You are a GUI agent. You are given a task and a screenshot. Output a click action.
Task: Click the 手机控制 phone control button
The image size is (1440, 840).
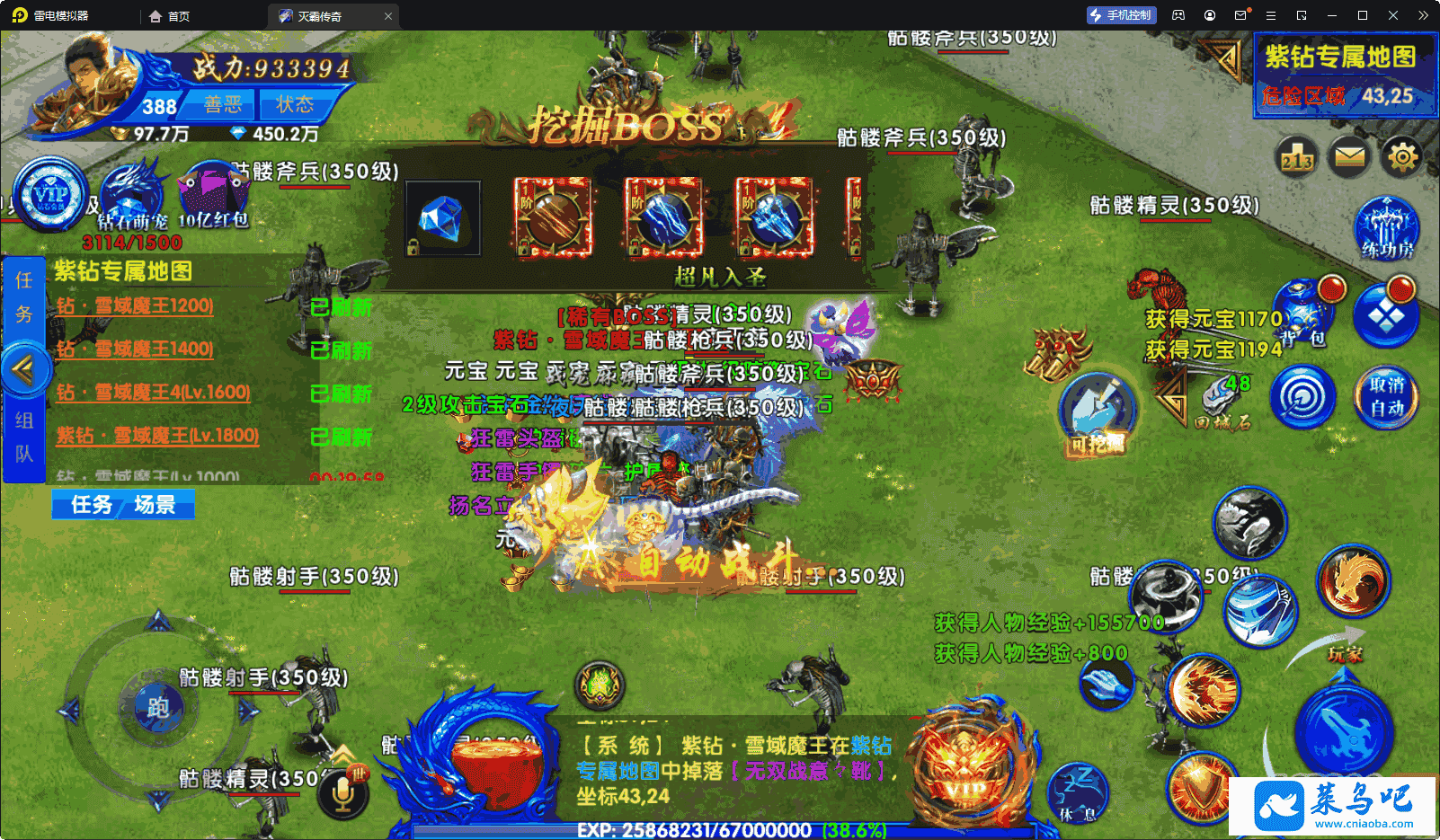1122,15
